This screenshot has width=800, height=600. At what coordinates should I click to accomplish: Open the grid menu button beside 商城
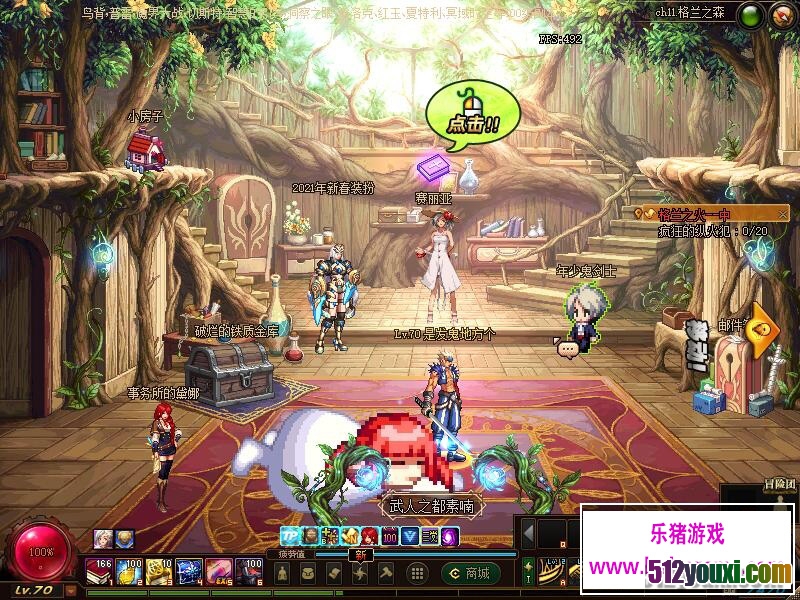[x=418, y=573]
